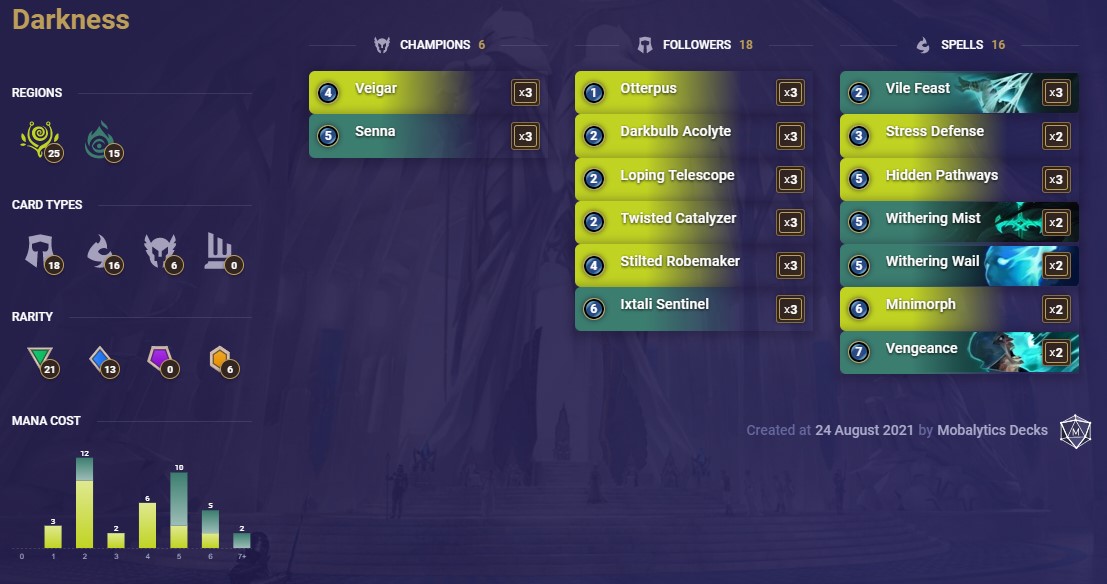1107x584 pixels.
Task: Choose the Senna champion card
Action: [427, 136]
